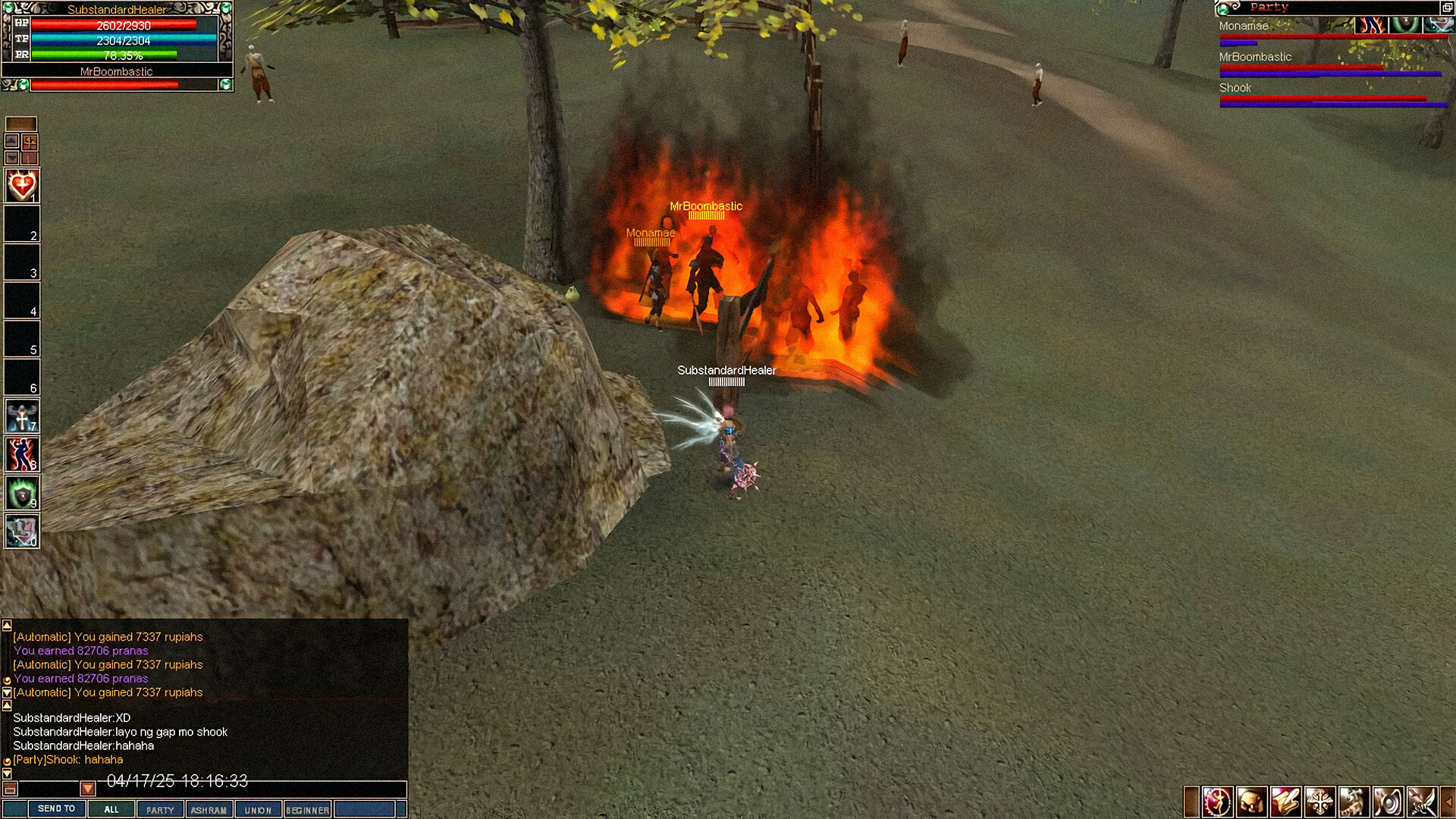Use the cross emblem skill on the bottom hotbar
1456x819 pixels.
(1319, 800)
